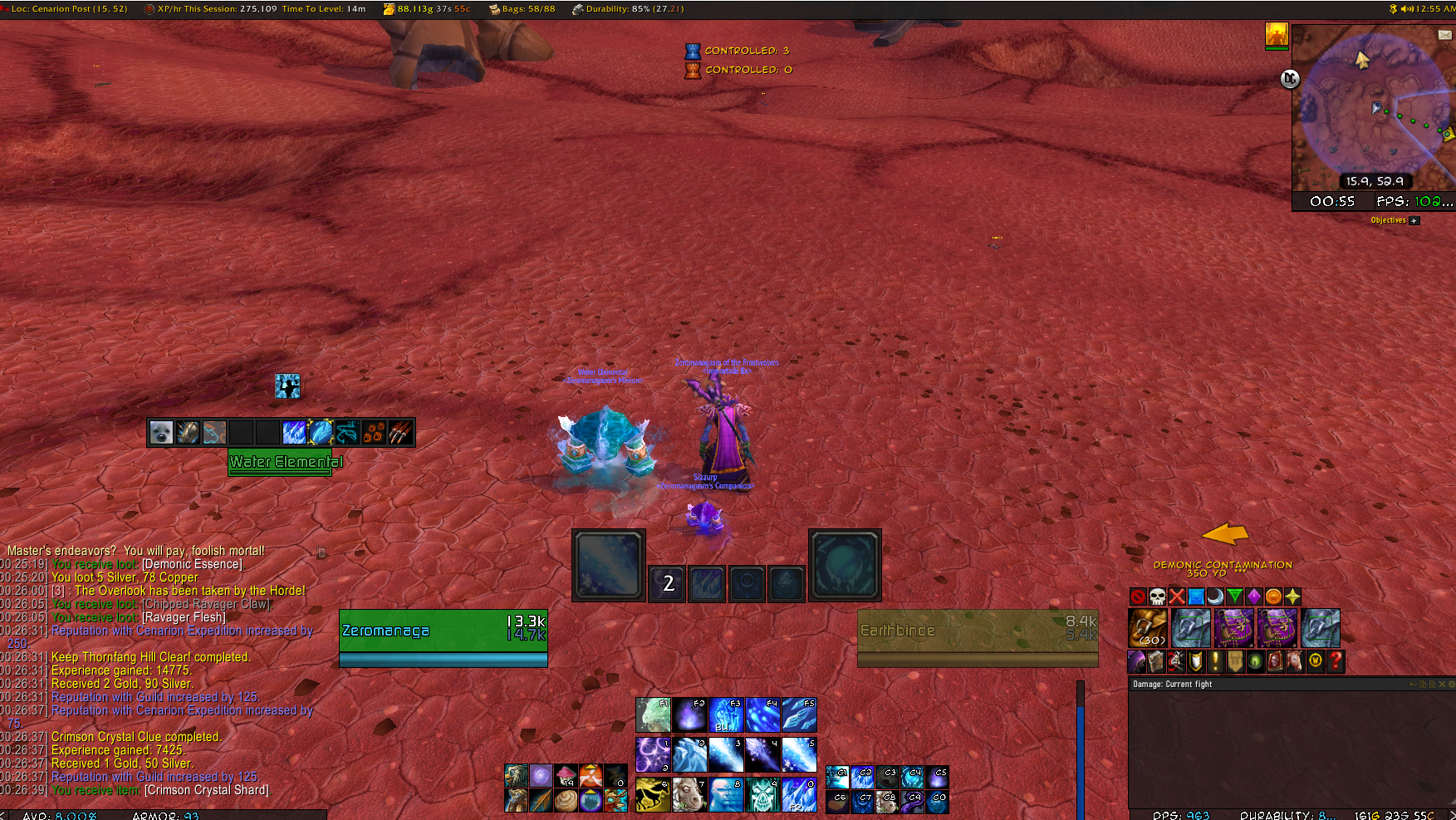Select the yellow star raid target marker
Viewport: 1456px width, 820px height.
coord(1292,597)
